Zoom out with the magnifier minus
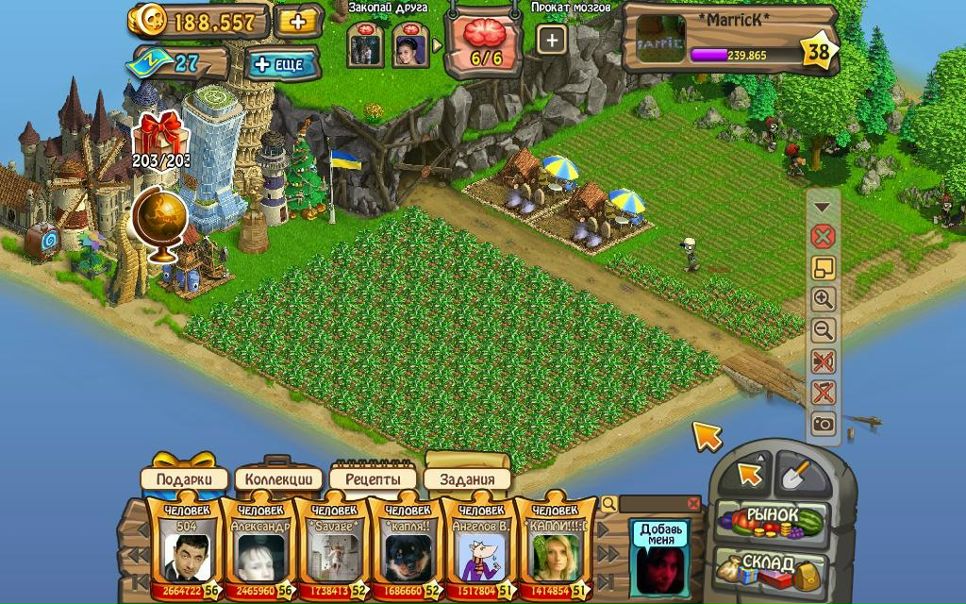The width and height of the screenshot is (966, 604). click(x=823, y=330)
